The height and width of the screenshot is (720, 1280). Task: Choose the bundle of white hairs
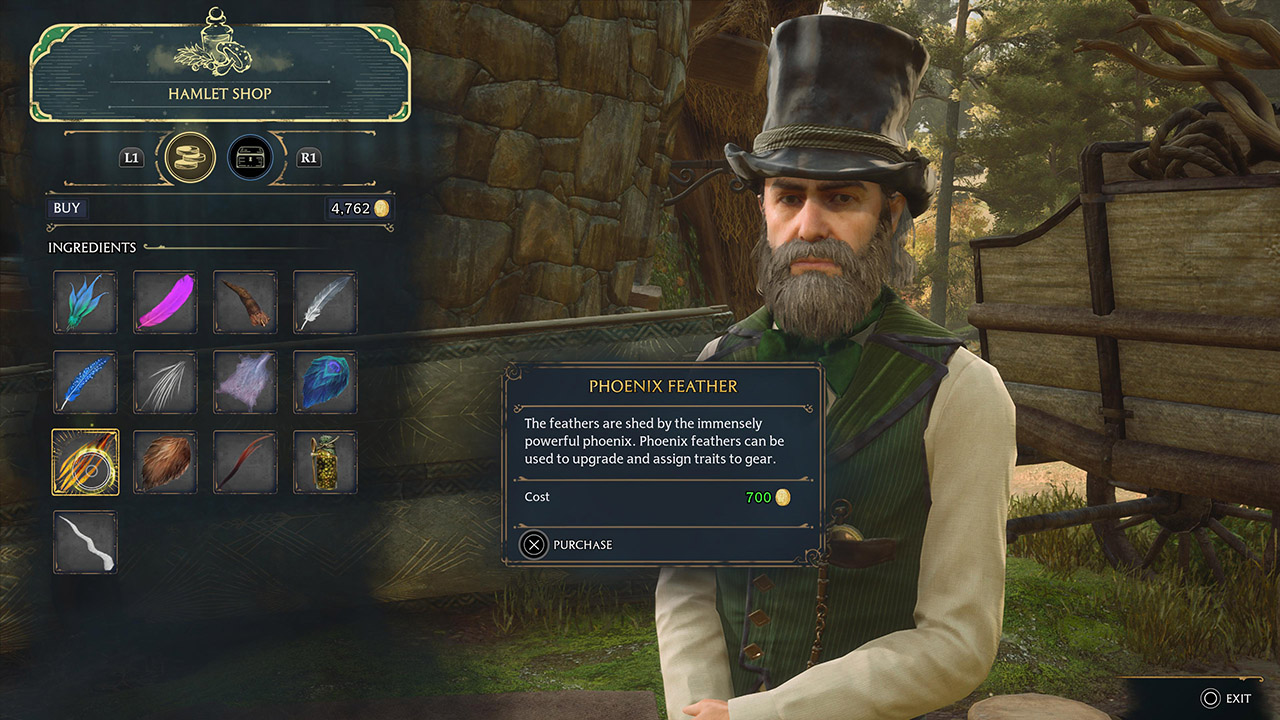click(165, 382)
